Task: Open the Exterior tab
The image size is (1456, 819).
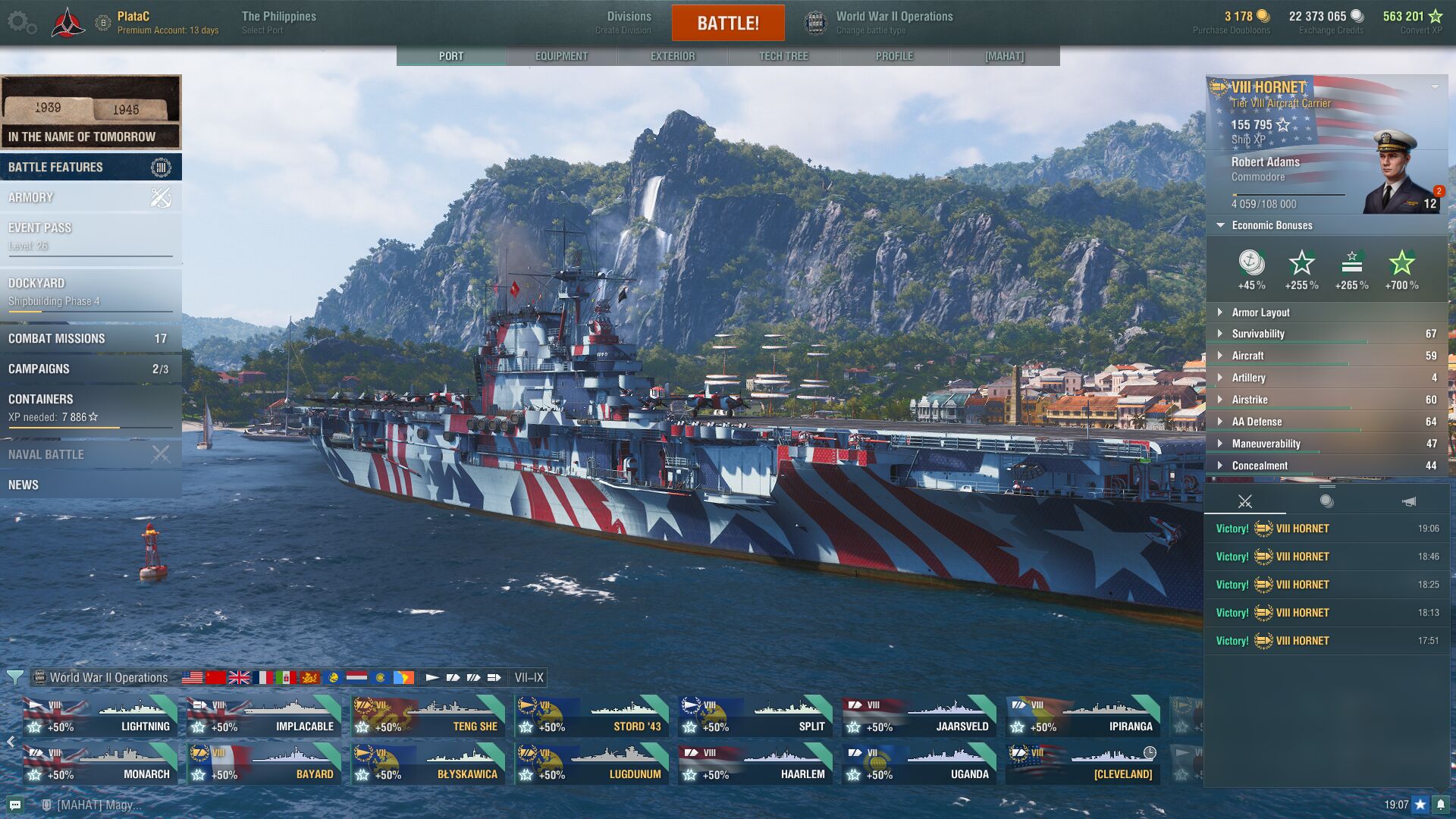Action: [x=672, y=56]
